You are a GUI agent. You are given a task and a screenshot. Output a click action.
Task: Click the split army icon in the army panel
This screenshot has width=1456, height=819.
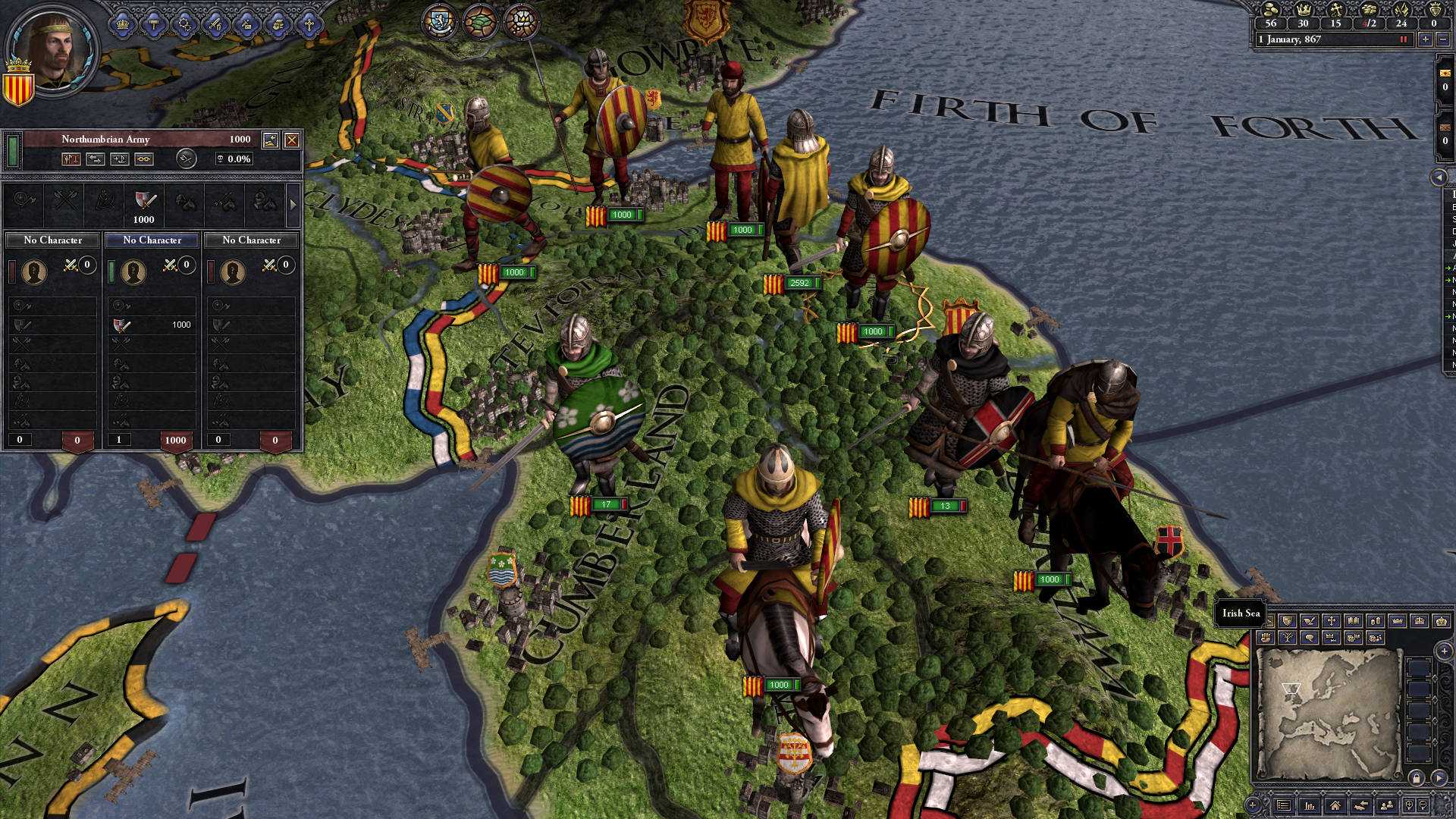tap(72, 160)
